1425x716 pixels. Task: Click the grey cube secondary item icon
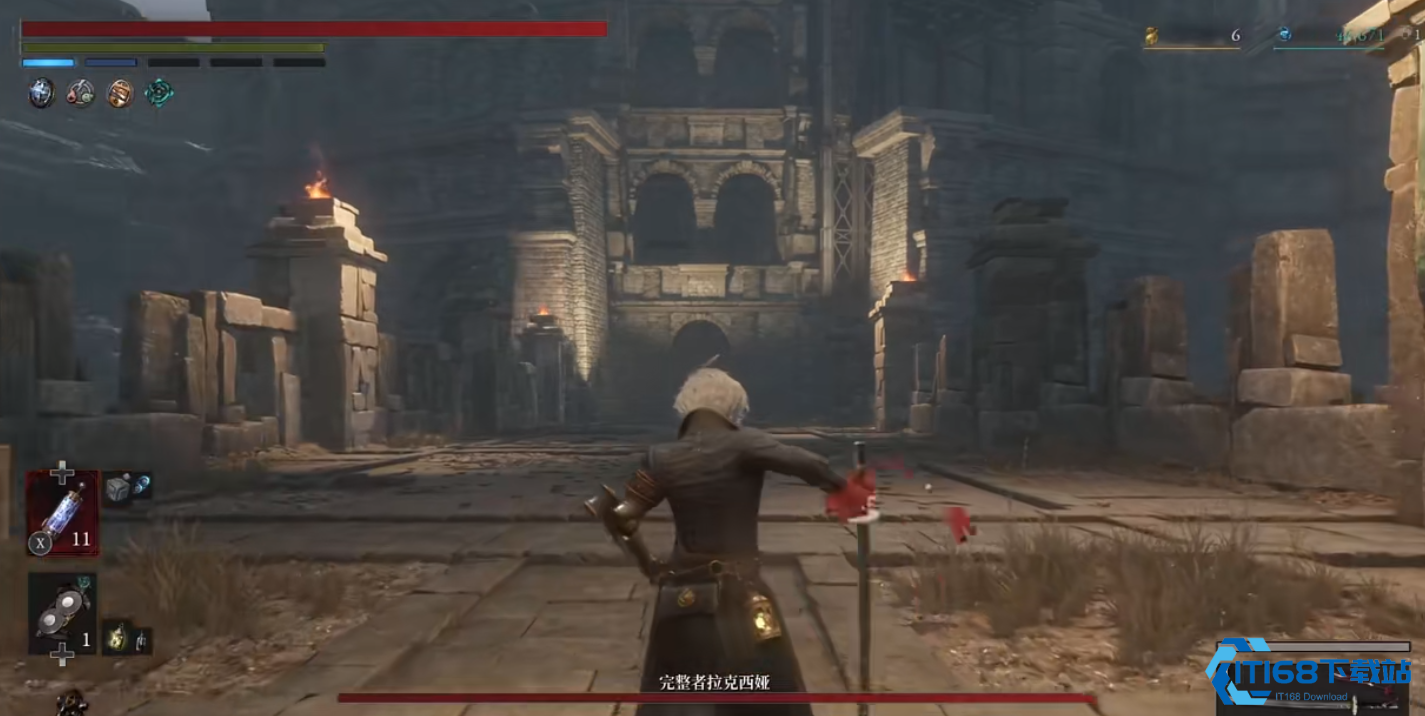pyautogui.click(x=117, y=487)
